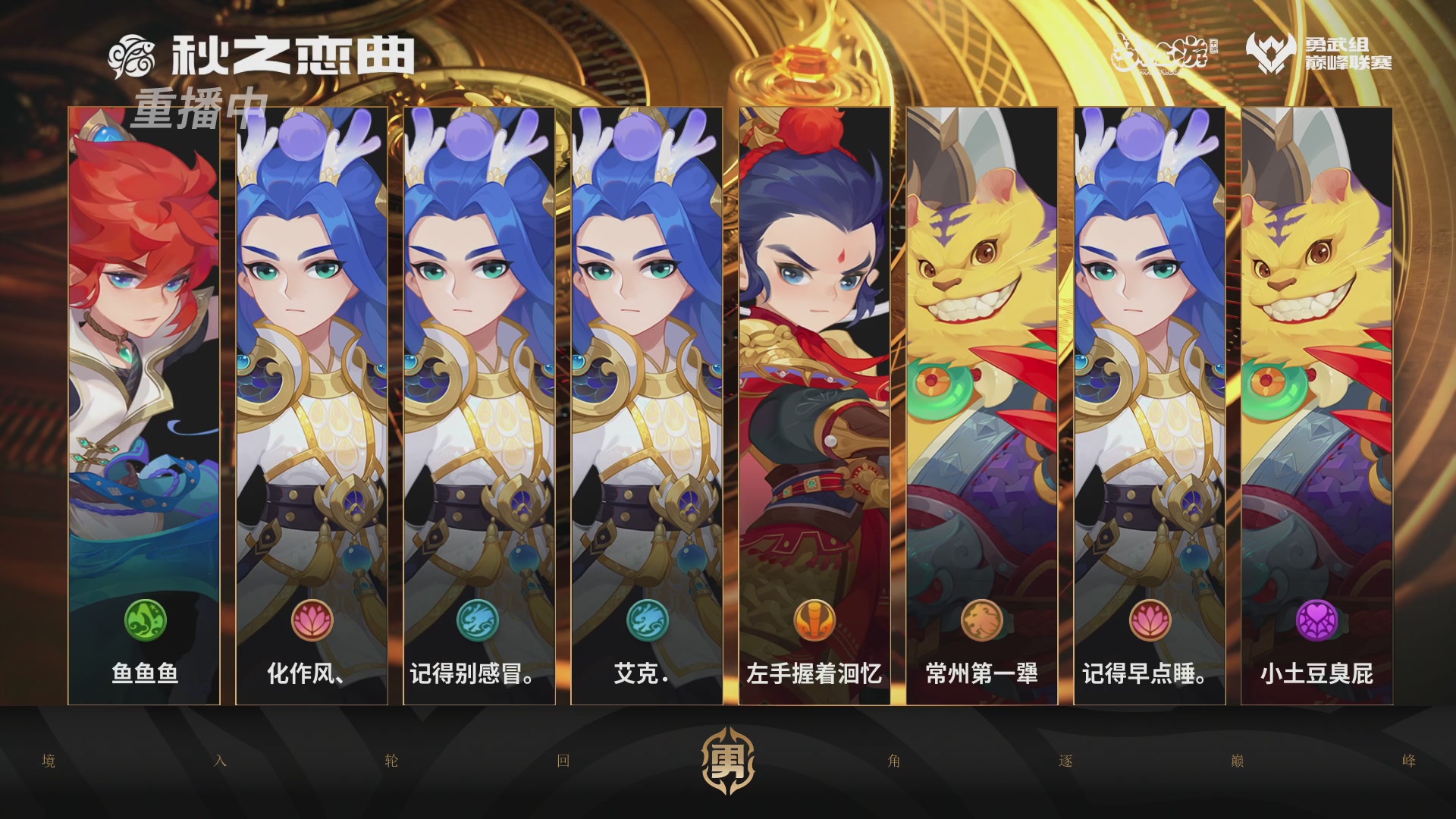Expand the 勇 emblem at bottom center
Image resolution: width=1456 pixels, height=819 pixels.
point(726,761)
